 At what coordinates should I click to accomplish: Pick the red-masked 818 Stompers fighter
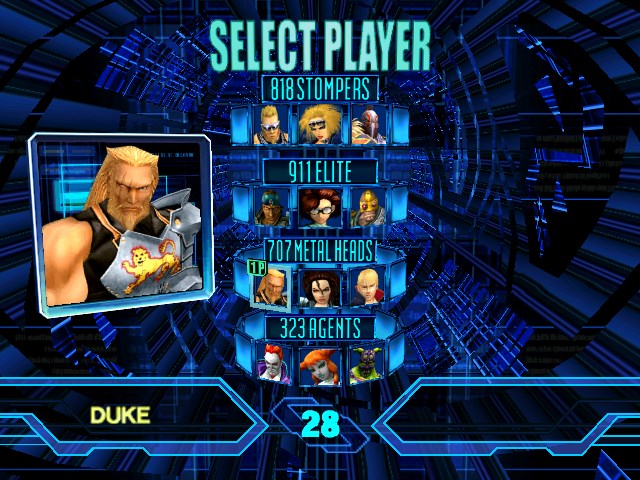(x=367, y=125)
